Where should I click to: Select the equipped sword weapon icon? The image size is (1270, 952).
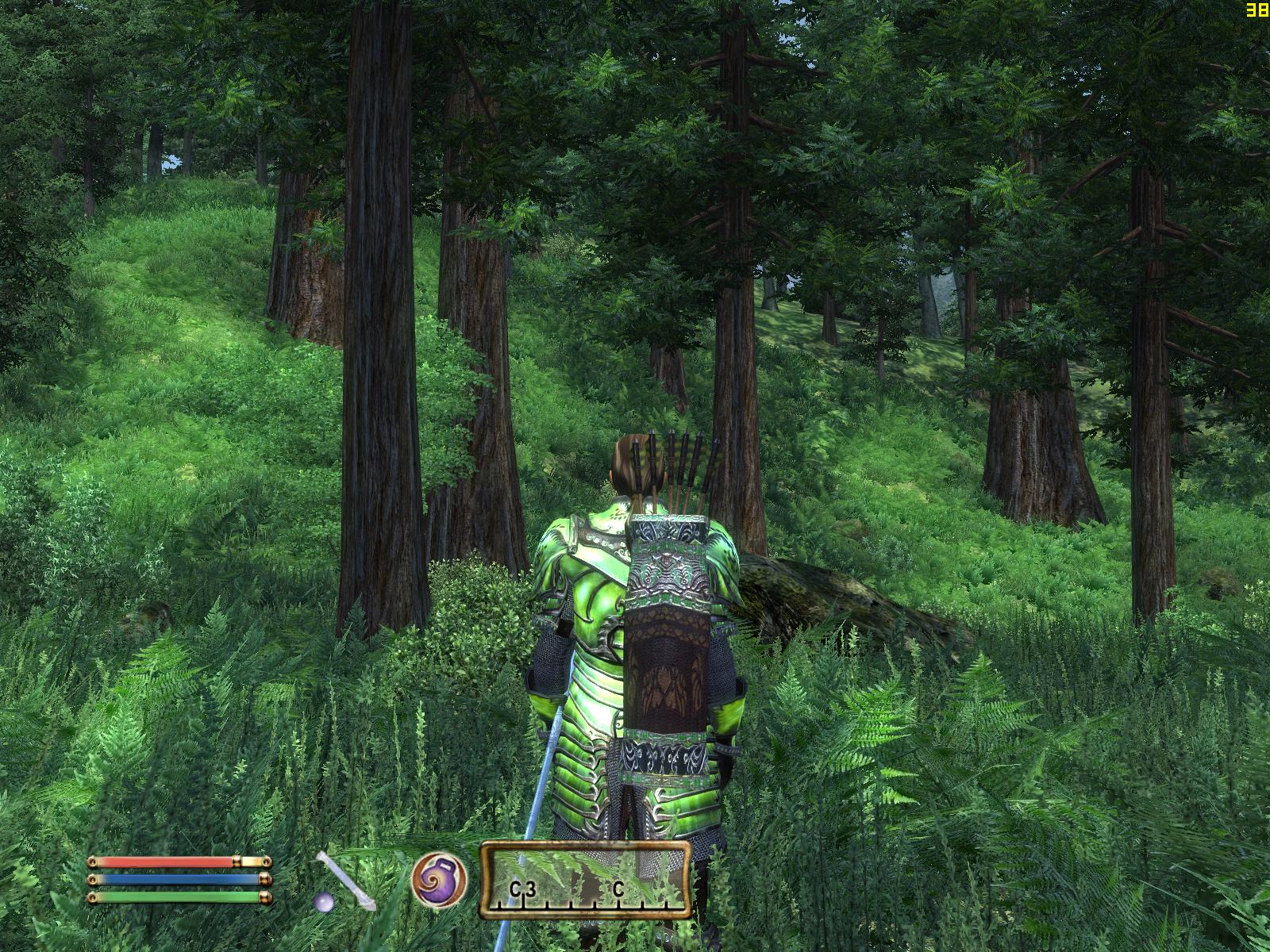344,881
